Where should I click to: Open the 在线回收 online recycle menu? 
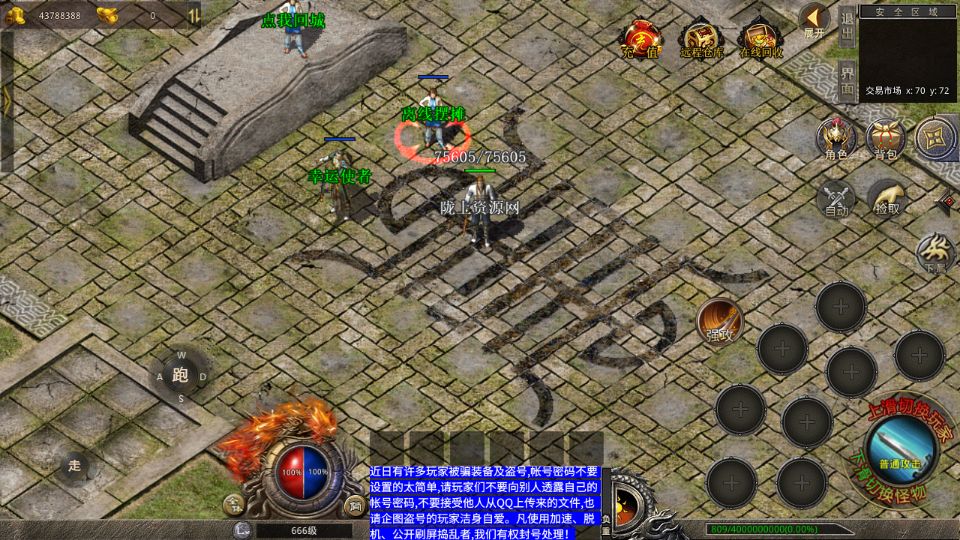pos(761,39)
